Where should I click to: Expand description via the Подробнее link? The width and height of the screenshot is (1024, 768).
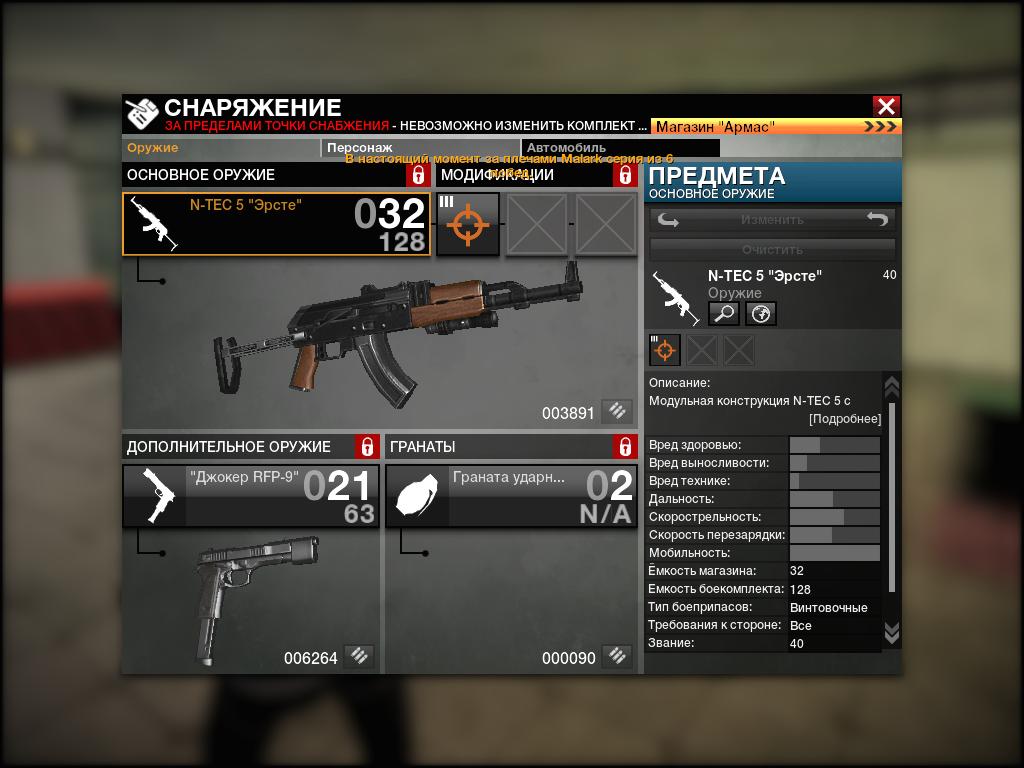point(845,419)
